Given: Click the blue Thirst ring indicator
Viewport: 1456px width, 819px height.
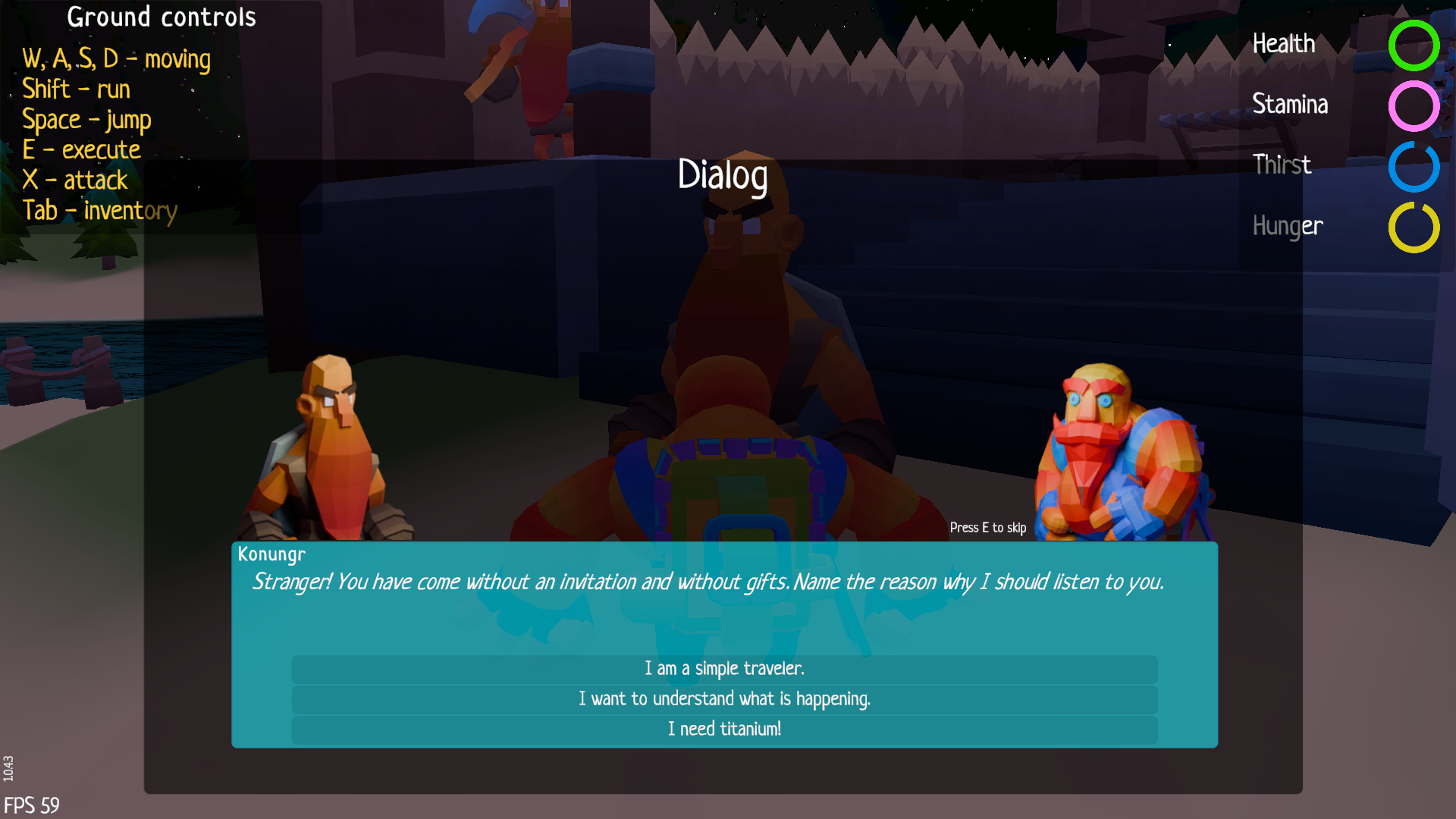Looking at the screenshot, I should point(1414,168).
